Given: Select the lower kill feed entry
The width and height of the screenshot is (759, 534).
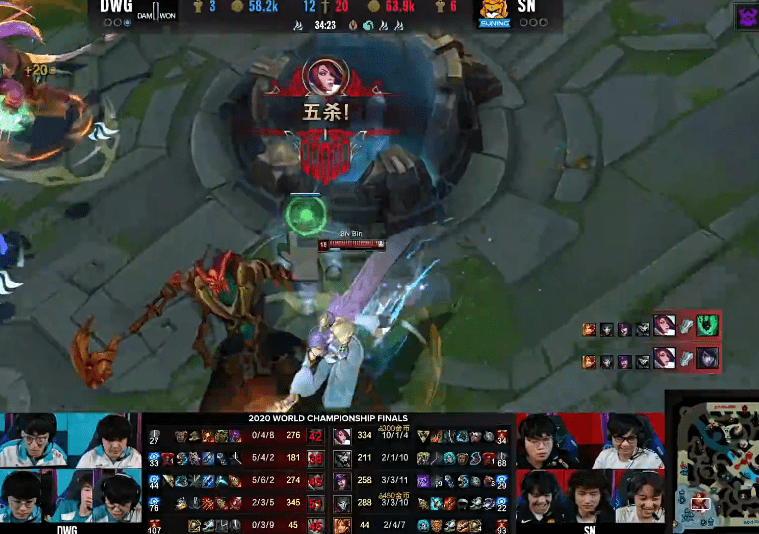Looking at the screenshot, I should point(651,359).
